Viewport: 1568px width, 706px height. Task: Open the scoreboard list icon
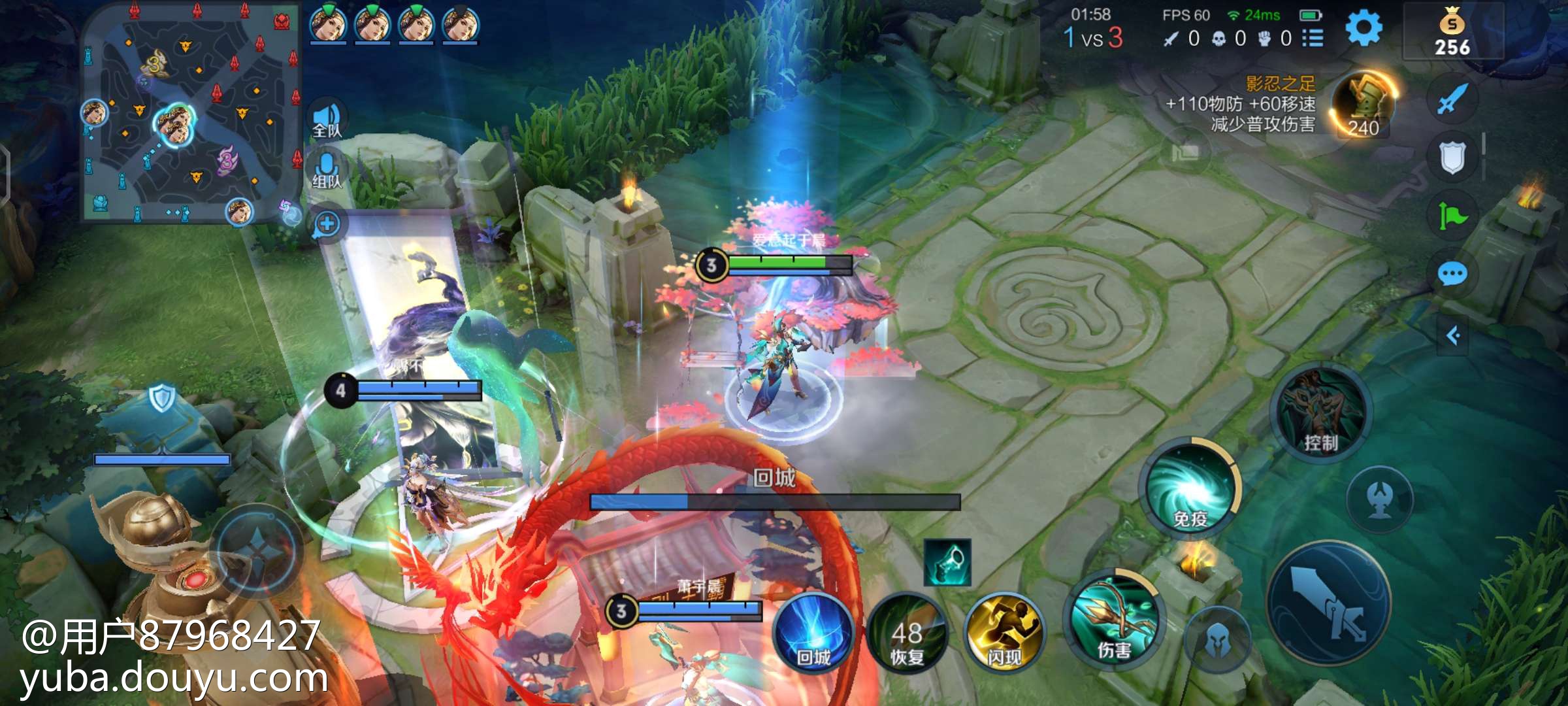pos(1313,39)
